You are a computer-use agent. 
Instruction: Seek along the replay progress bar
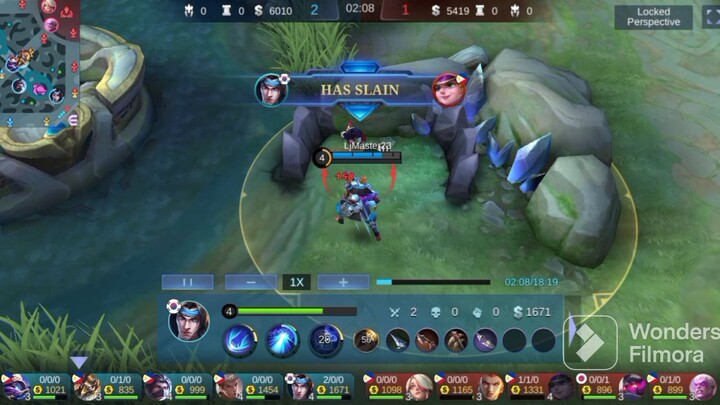coord(433,282)
